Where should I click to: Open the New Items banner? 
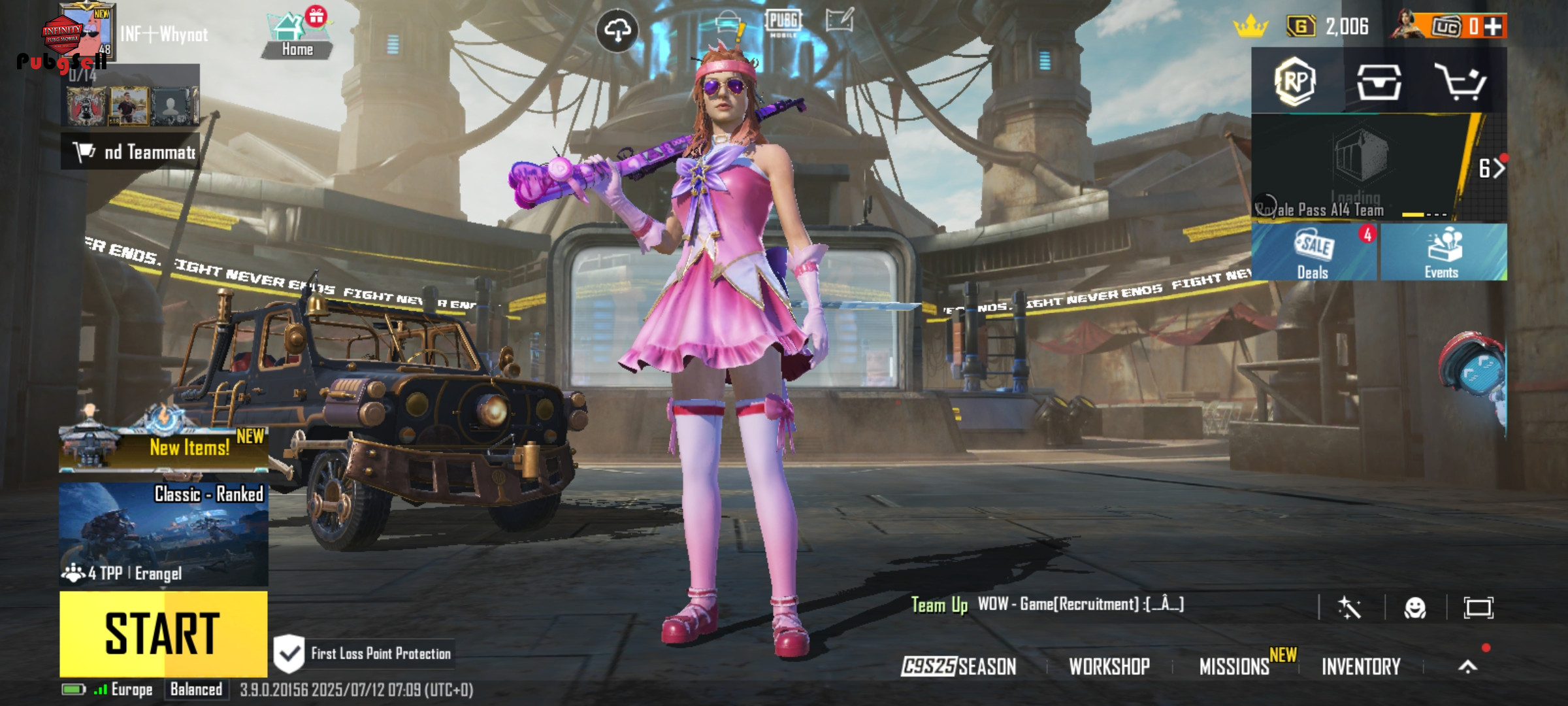click(x=163, y=448)
